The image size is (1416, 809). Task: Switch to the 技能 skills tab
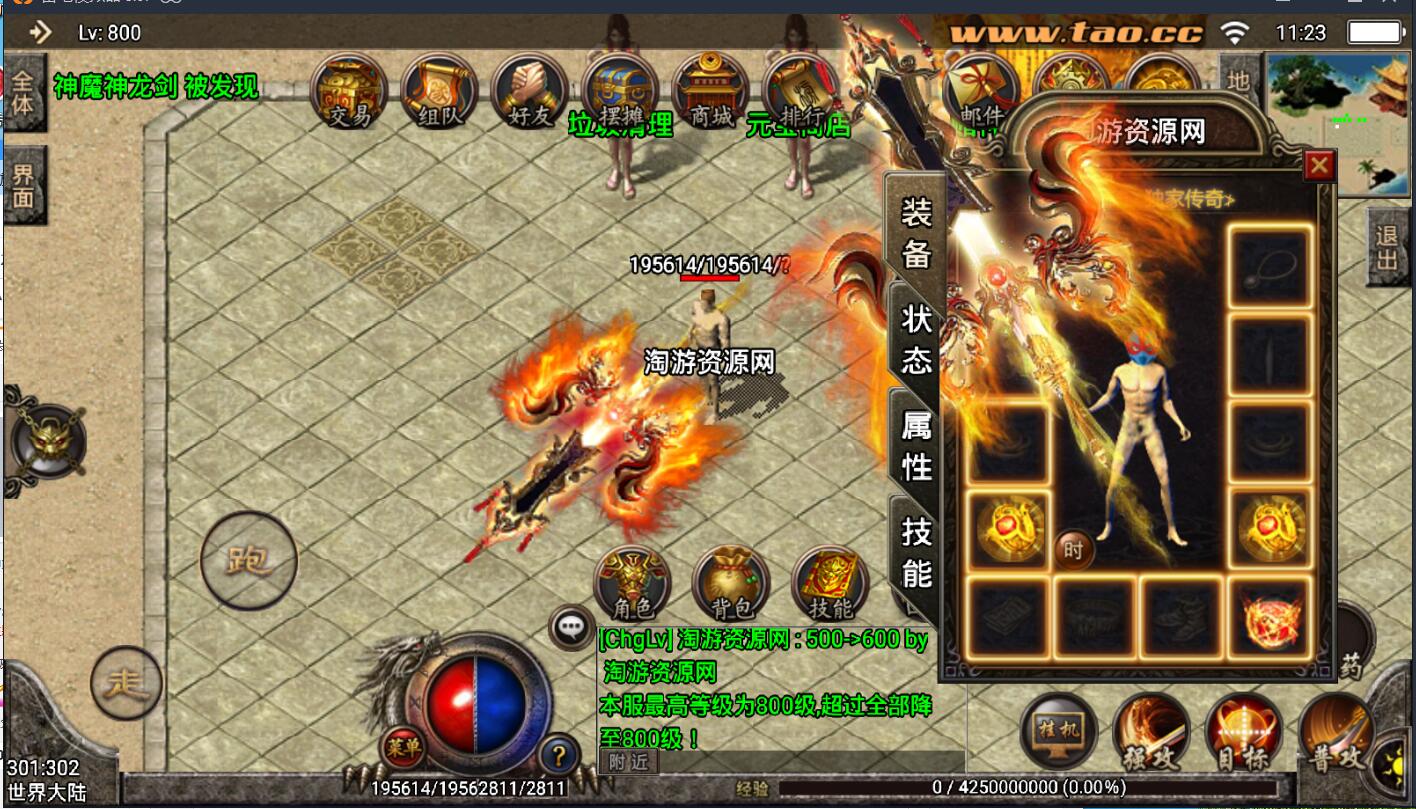click(916, 552)
